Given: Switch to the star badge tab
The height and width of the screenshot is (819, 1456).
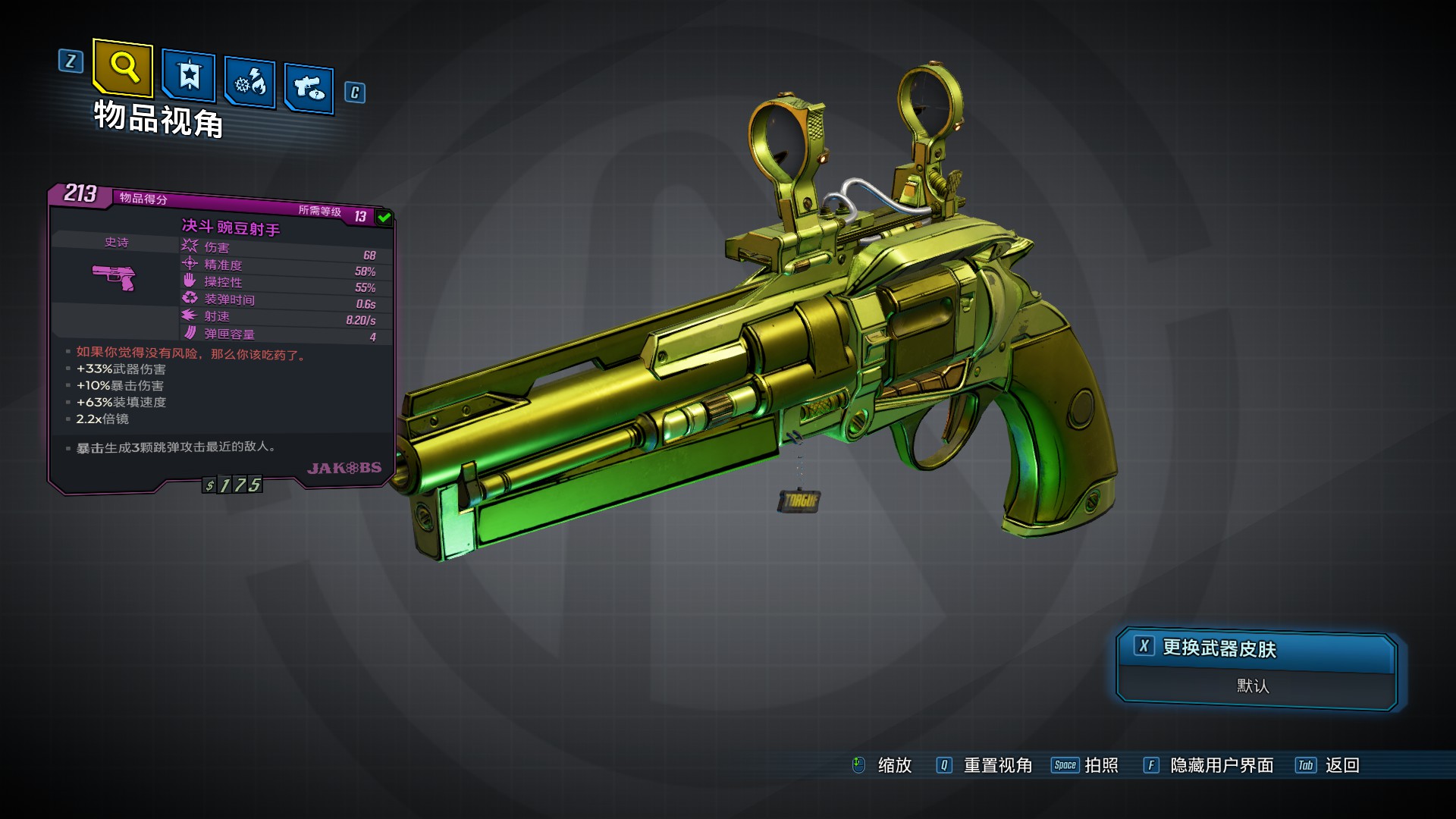Looking at the screenshot, I should (188, 76).
